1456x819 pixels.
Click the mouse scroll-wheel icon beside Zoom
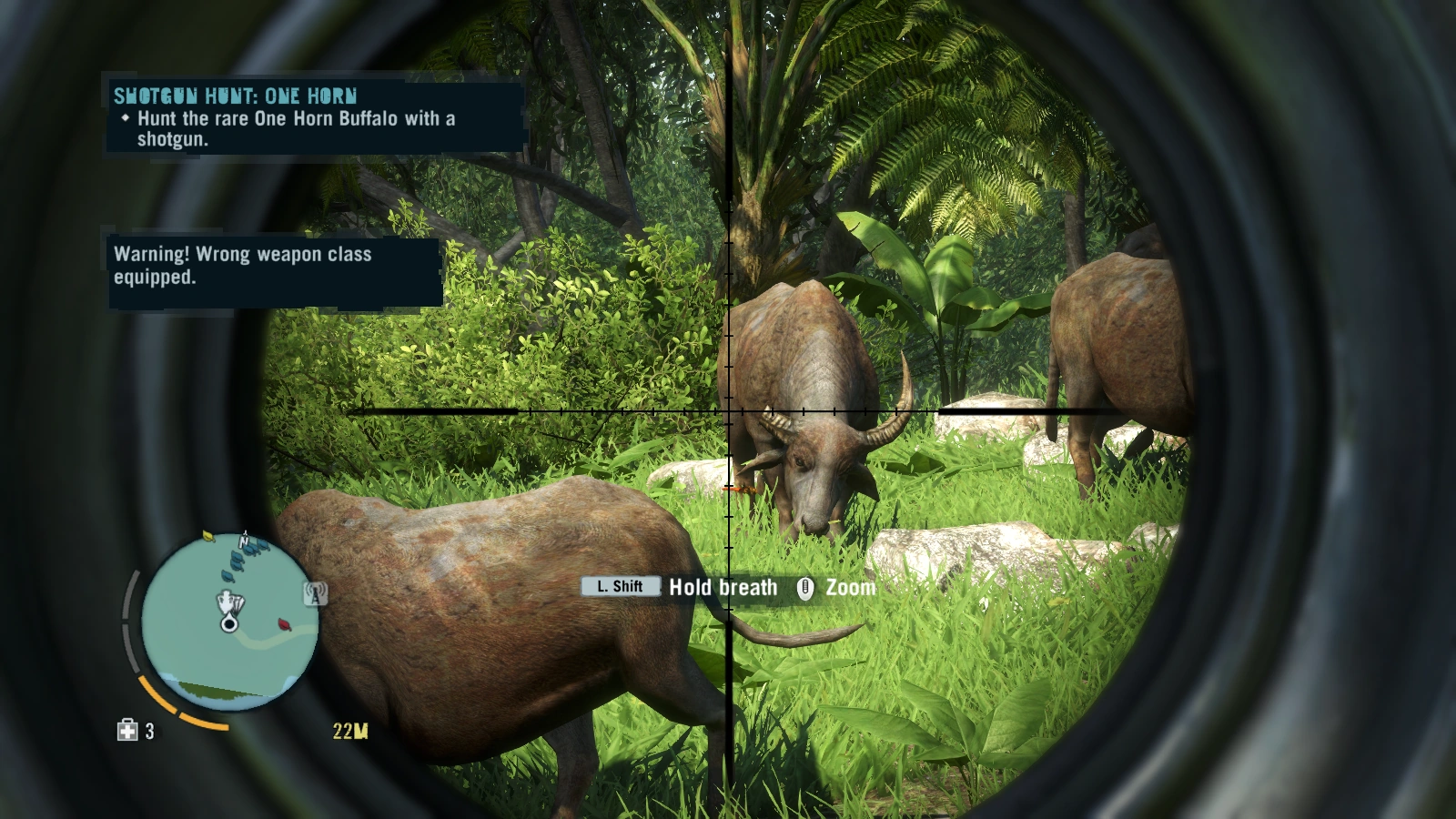pyautogui.click(x=804, y=588)
